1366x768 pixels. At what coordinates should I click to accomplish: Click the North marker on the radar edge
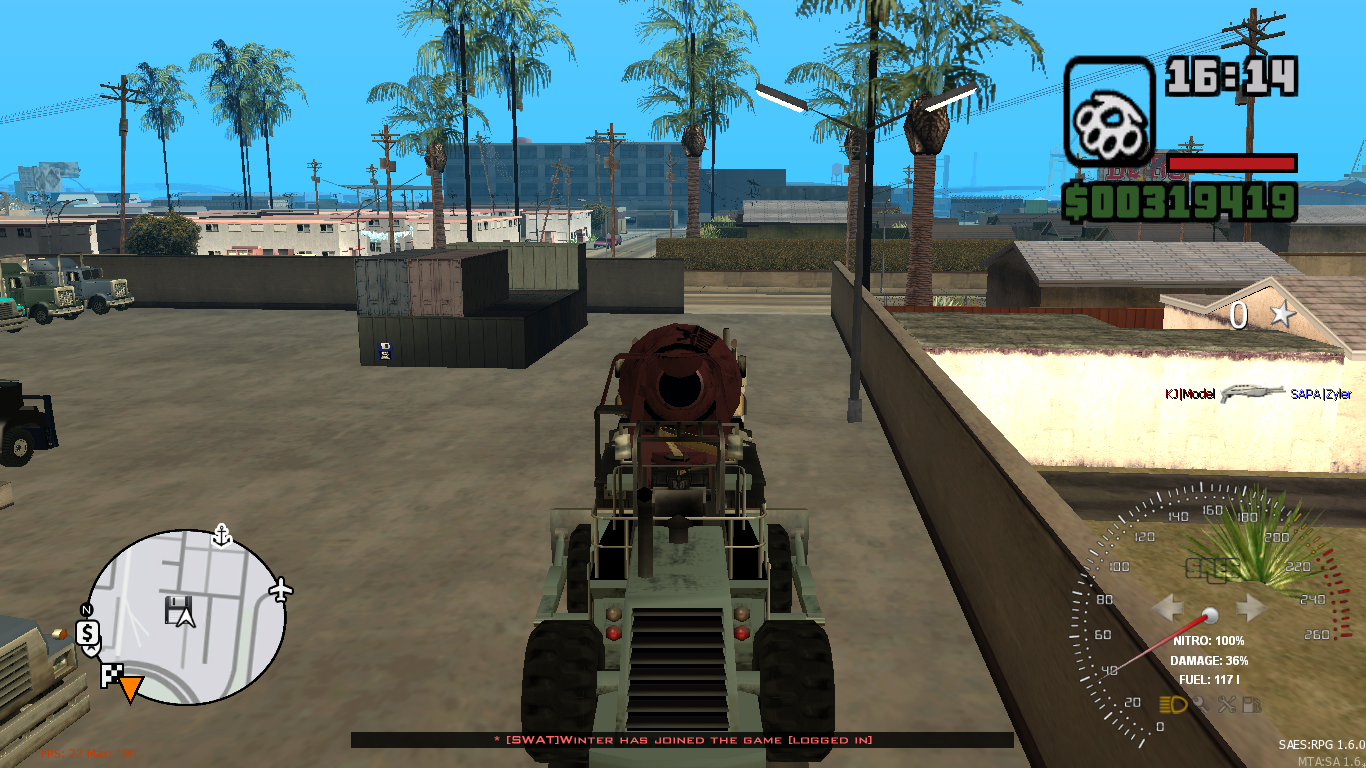coord(86,610)
